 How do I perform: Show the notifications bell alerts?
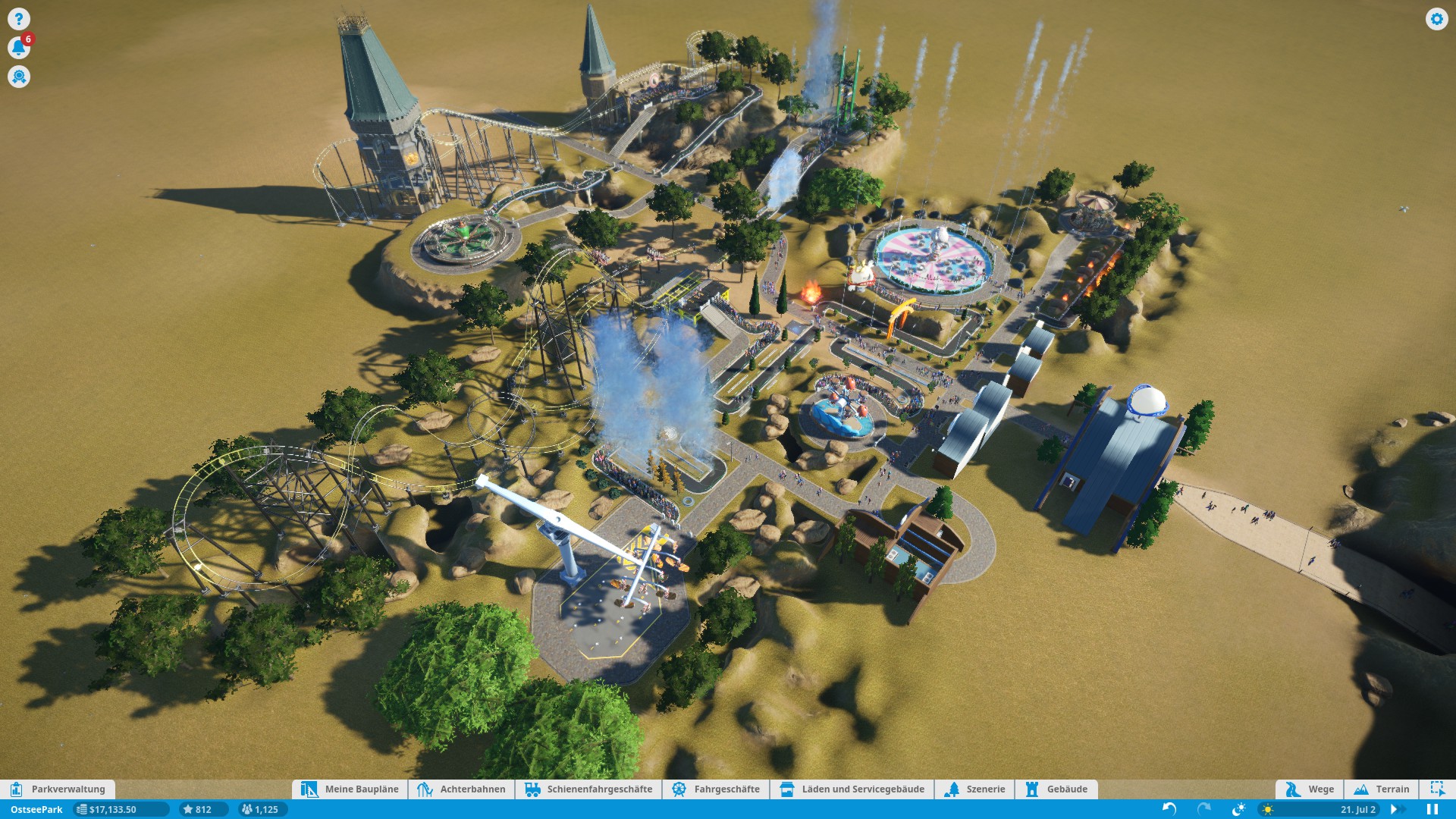[18, 48]
